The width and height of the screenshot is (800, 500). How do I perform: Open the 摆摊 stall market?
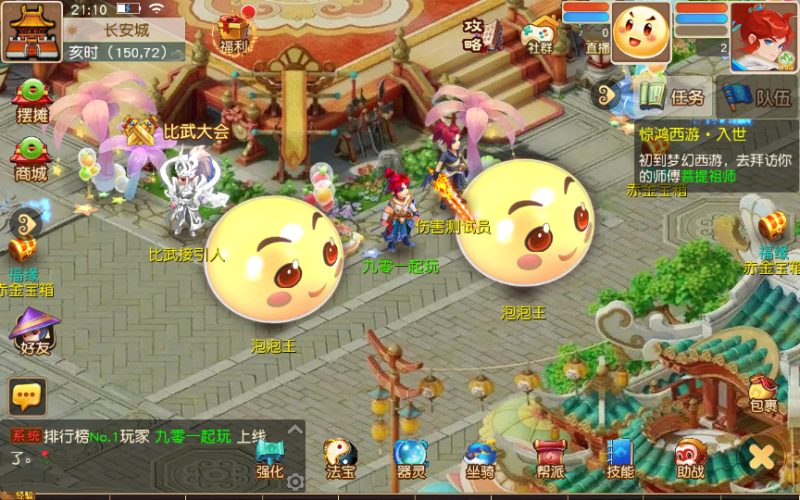point(32,100)
